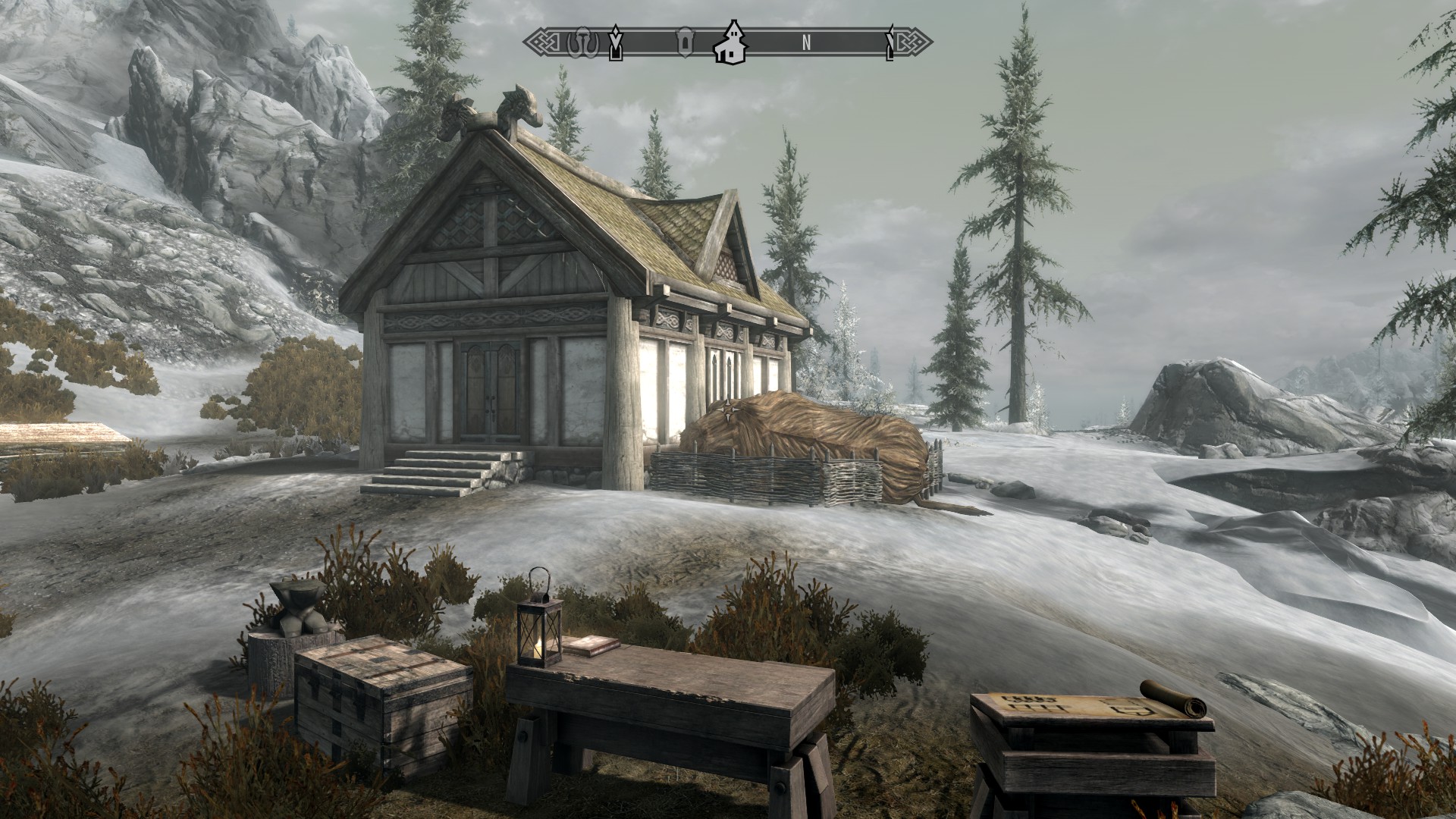The height and width of the screenshot is (819, 1456).
Task: Click the shield-shaped location marker on compass
Action: tap(684, 42)
